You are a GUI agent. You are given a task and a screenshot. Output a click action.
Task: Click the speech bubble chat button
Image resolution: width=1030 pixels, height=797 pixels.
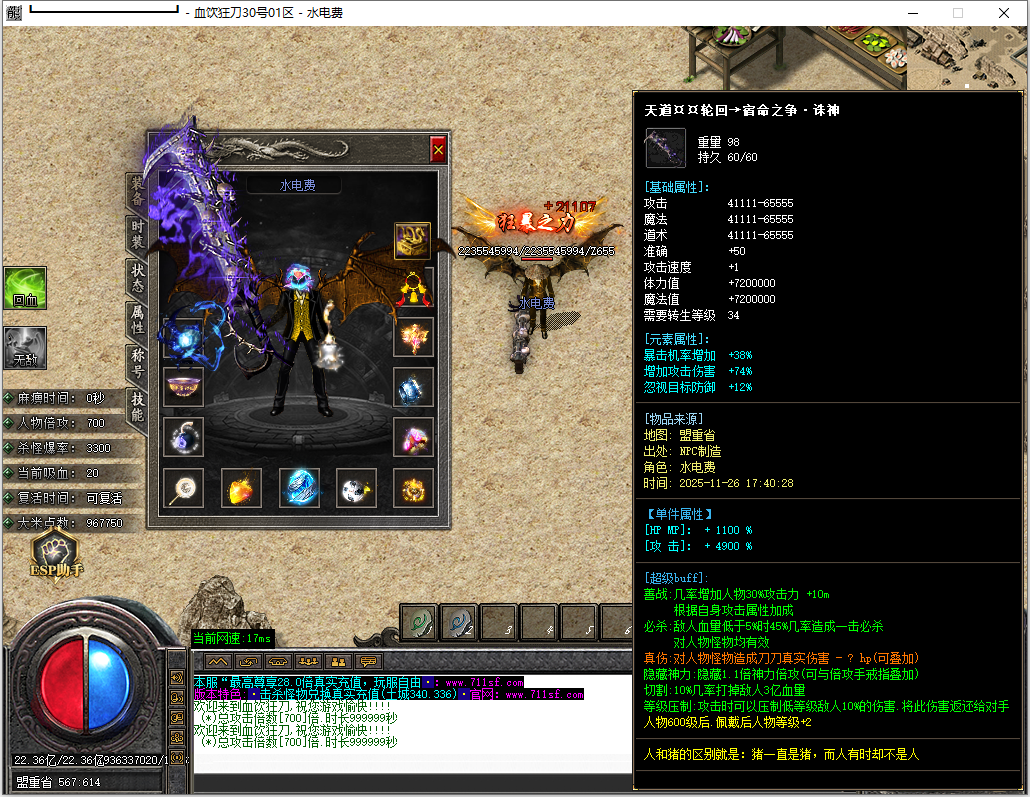369,661
